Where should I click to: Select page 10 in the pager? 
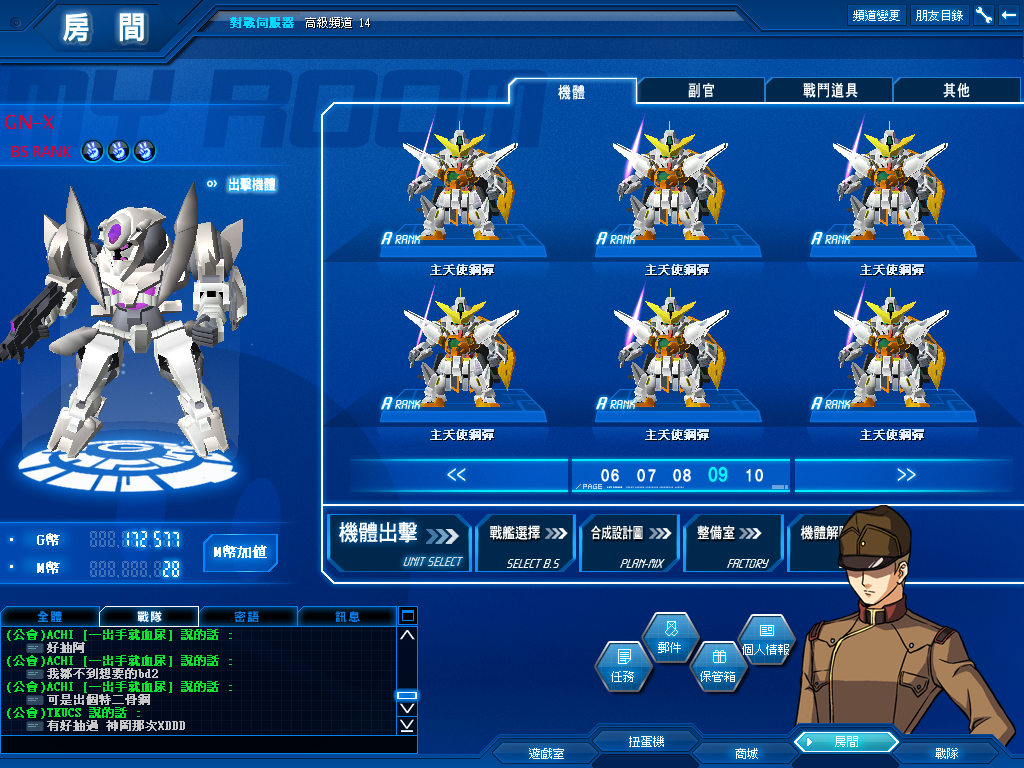(754, 476)
